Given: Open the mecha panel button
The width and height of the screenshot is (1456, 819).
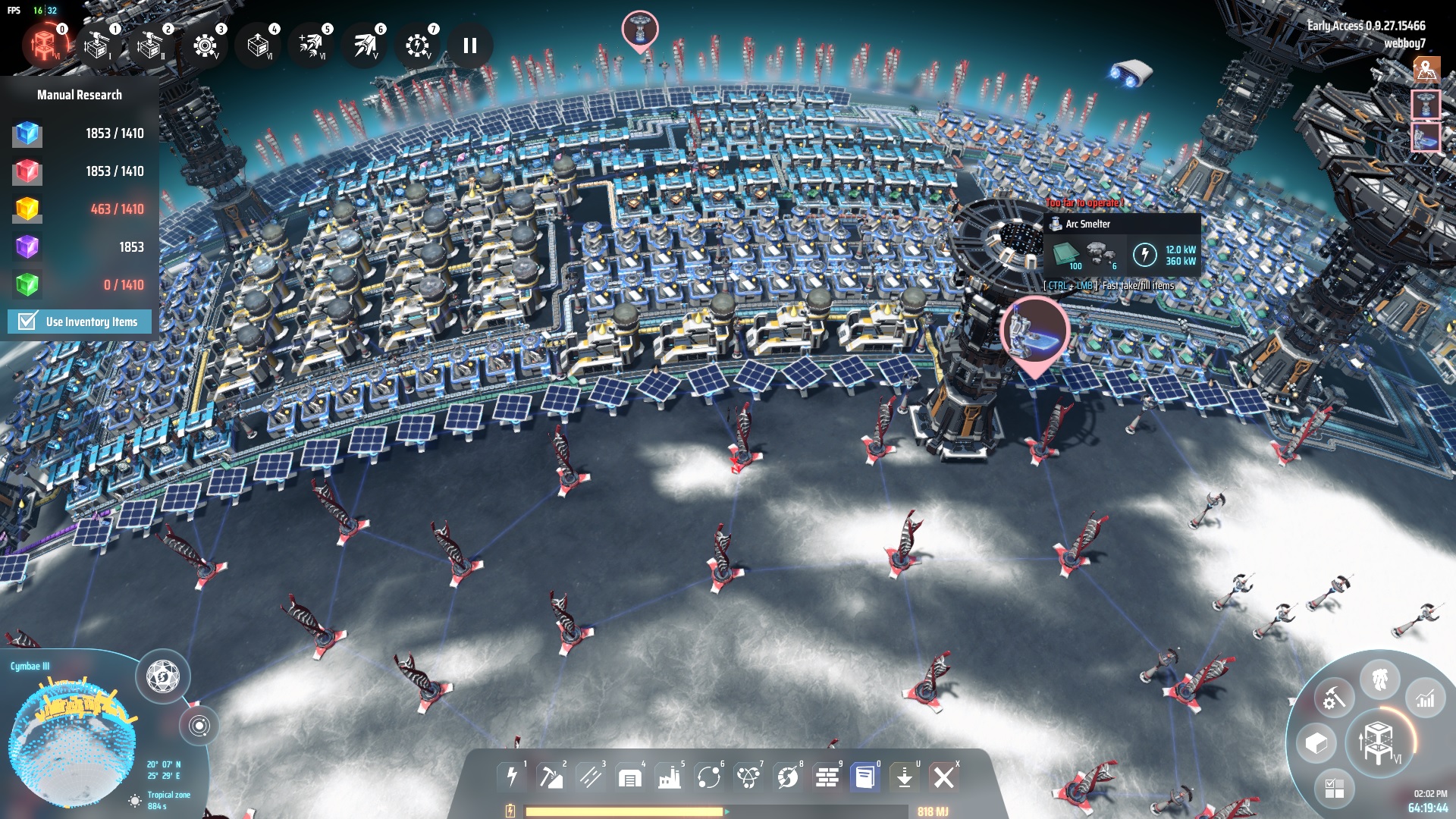Looking at the screenshot, I should coord(1379,679).
